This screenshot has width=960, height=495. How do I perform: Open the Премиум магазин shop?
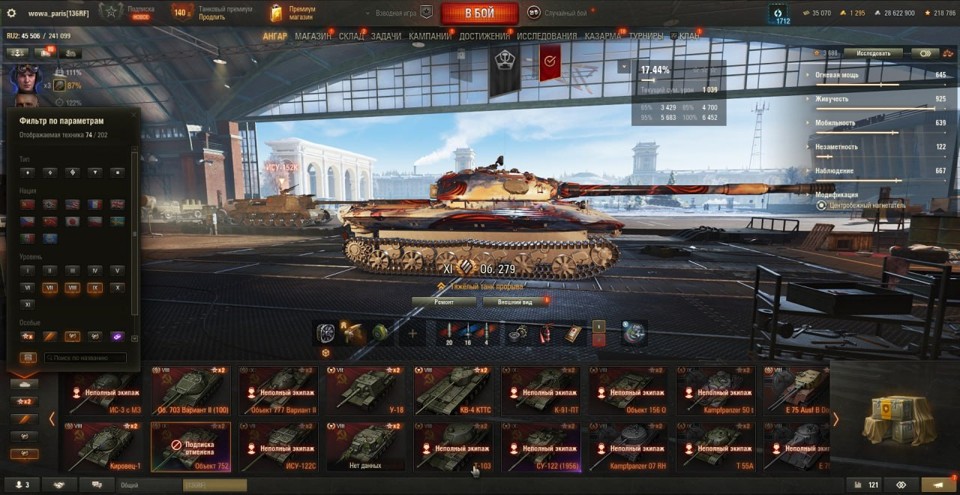point(293,13)
